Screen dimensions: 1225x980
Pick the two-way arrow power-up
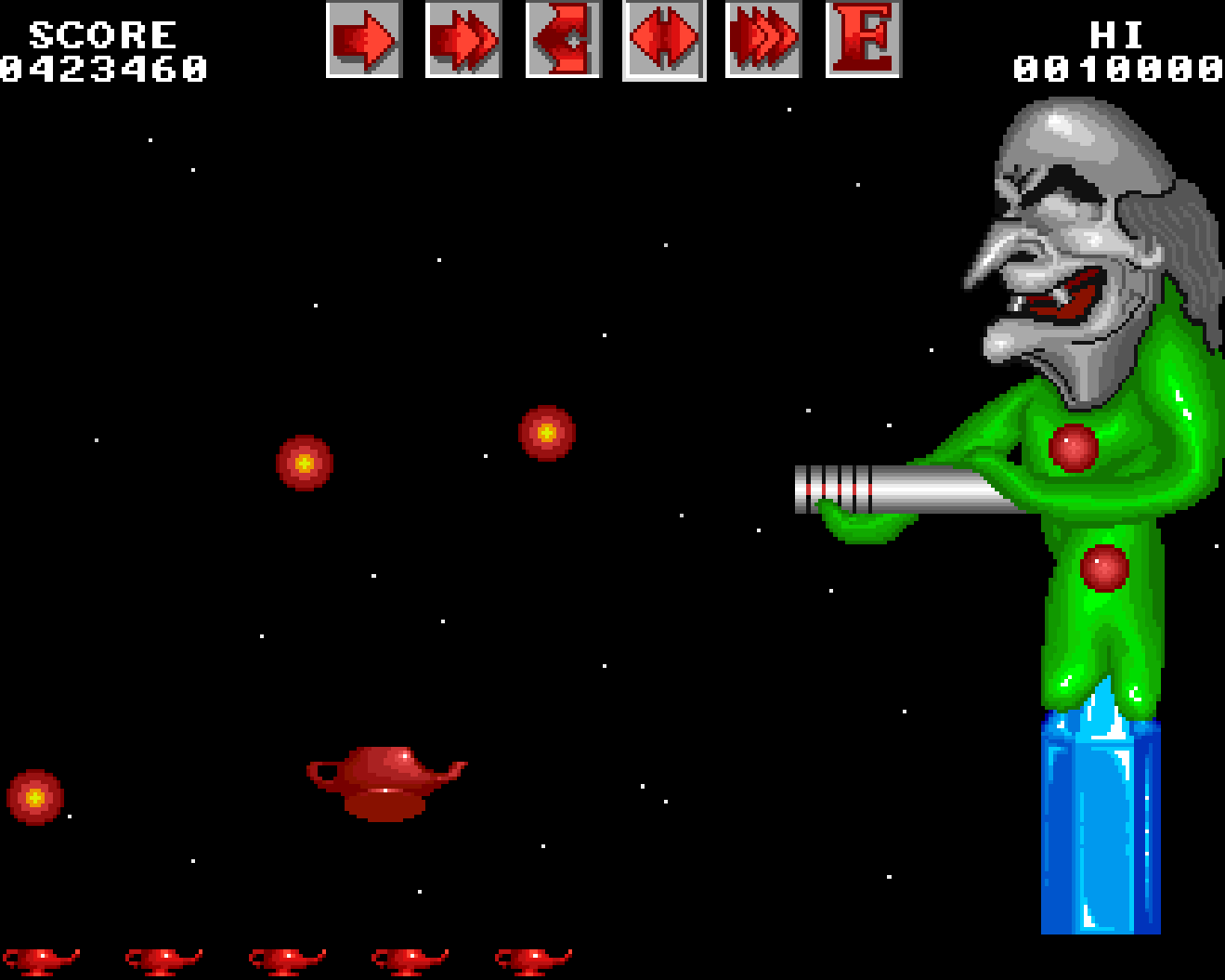pyautogui.click(x=663, y=40)
